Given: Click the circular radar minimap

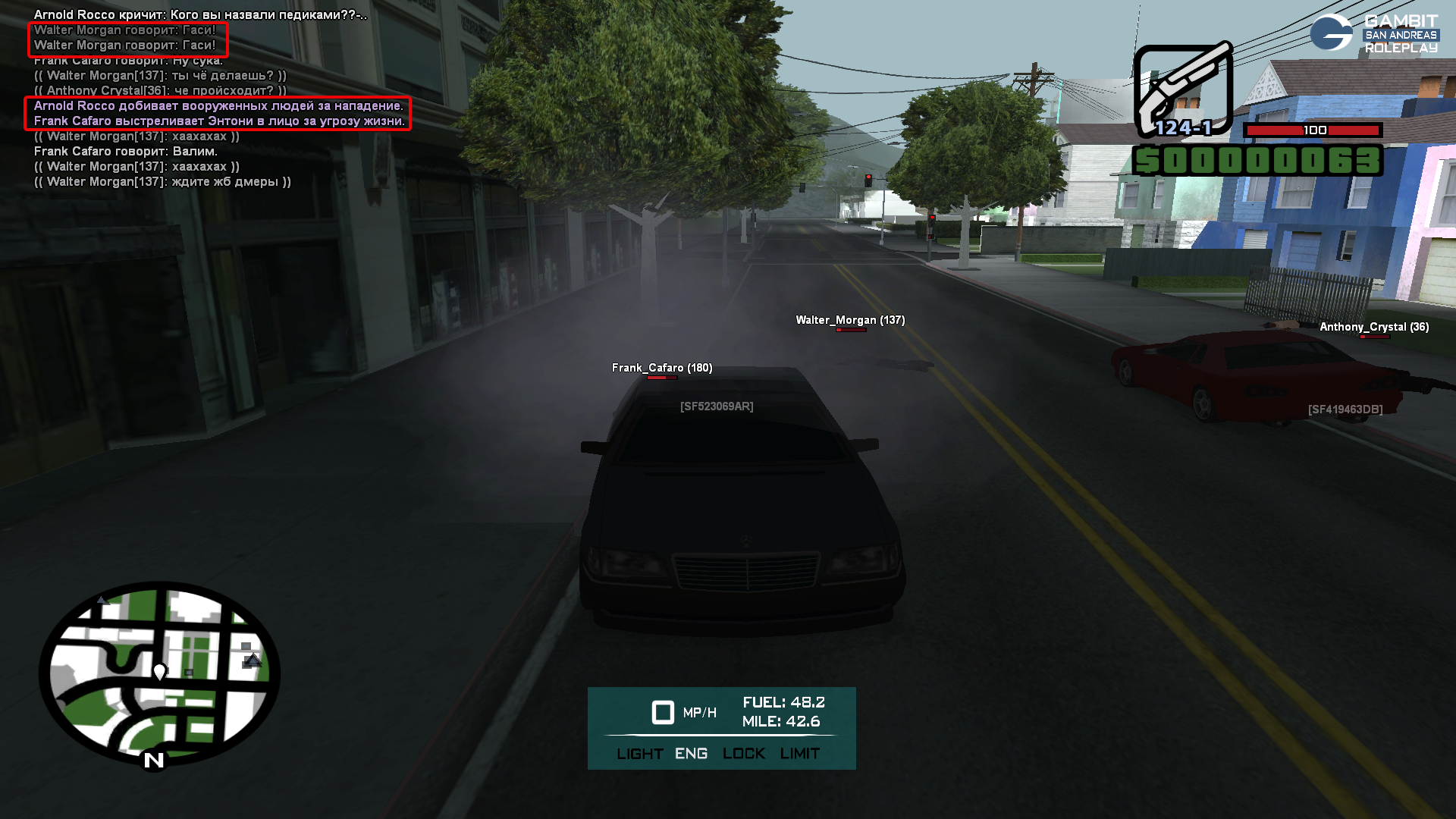Looking at the screenshot, I should point(159,673).
